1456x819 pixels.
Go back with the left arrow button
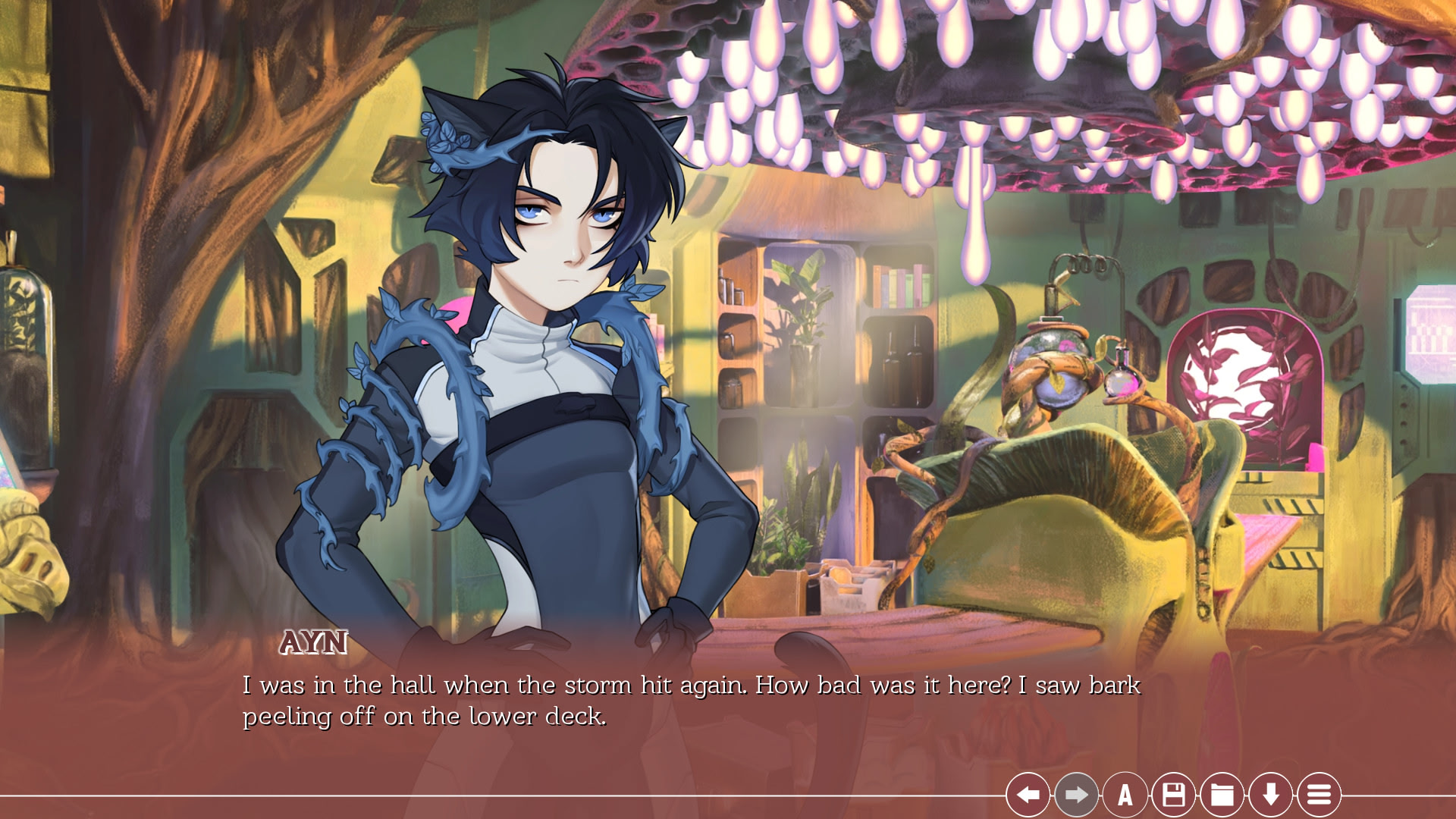[x=1028, y=795]
